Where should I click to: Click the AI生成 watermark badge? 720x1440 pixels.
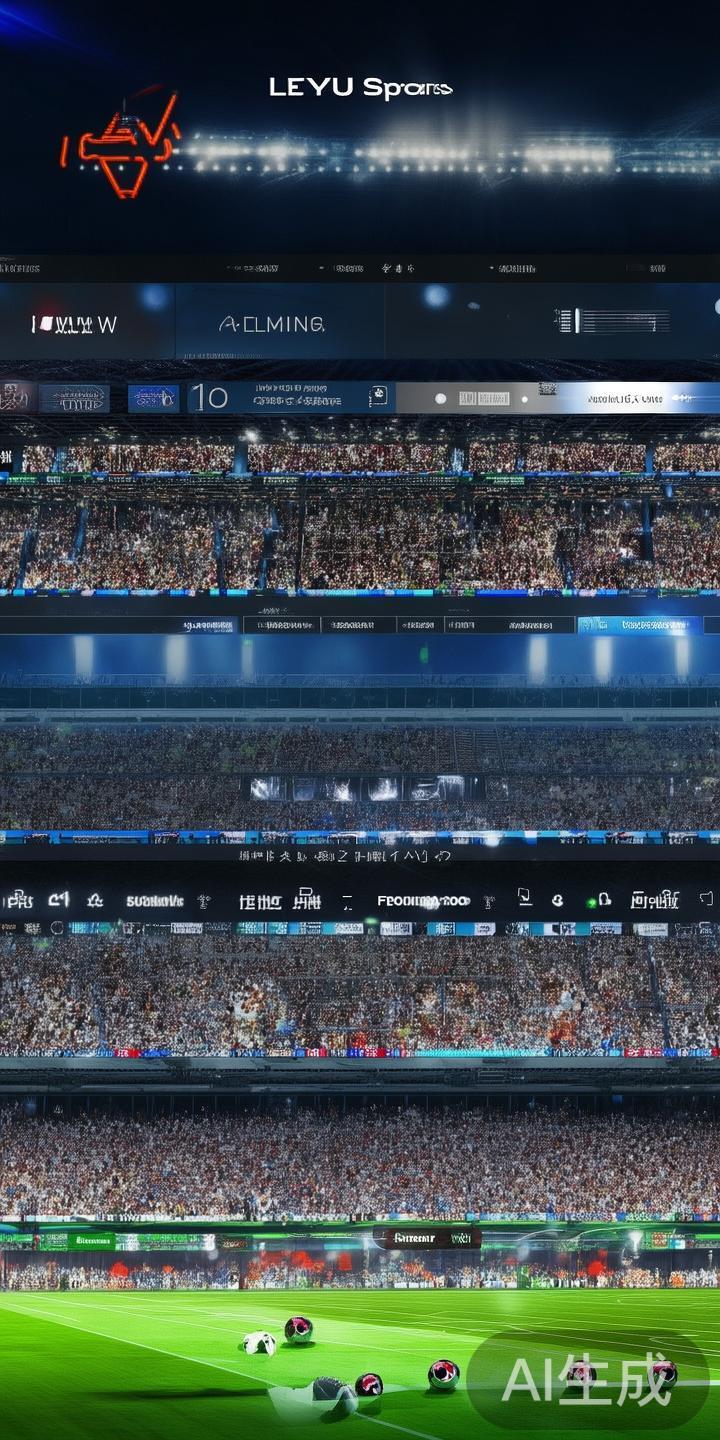[x=587, y=1380]
